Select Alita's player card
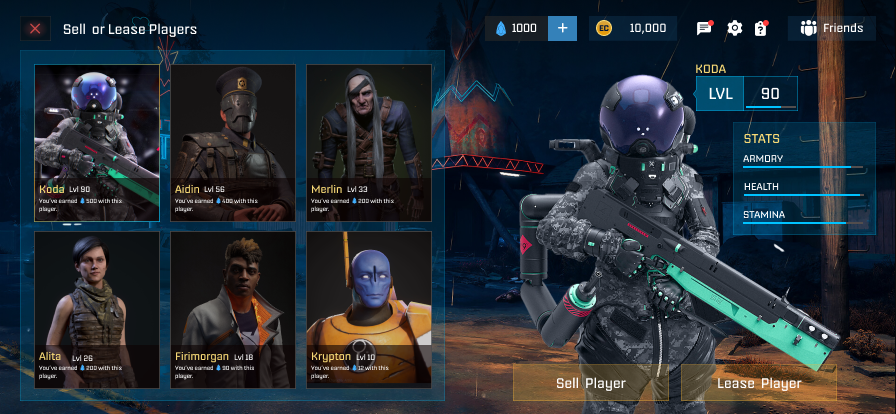 pyautogui.click(x=97, y=309)
